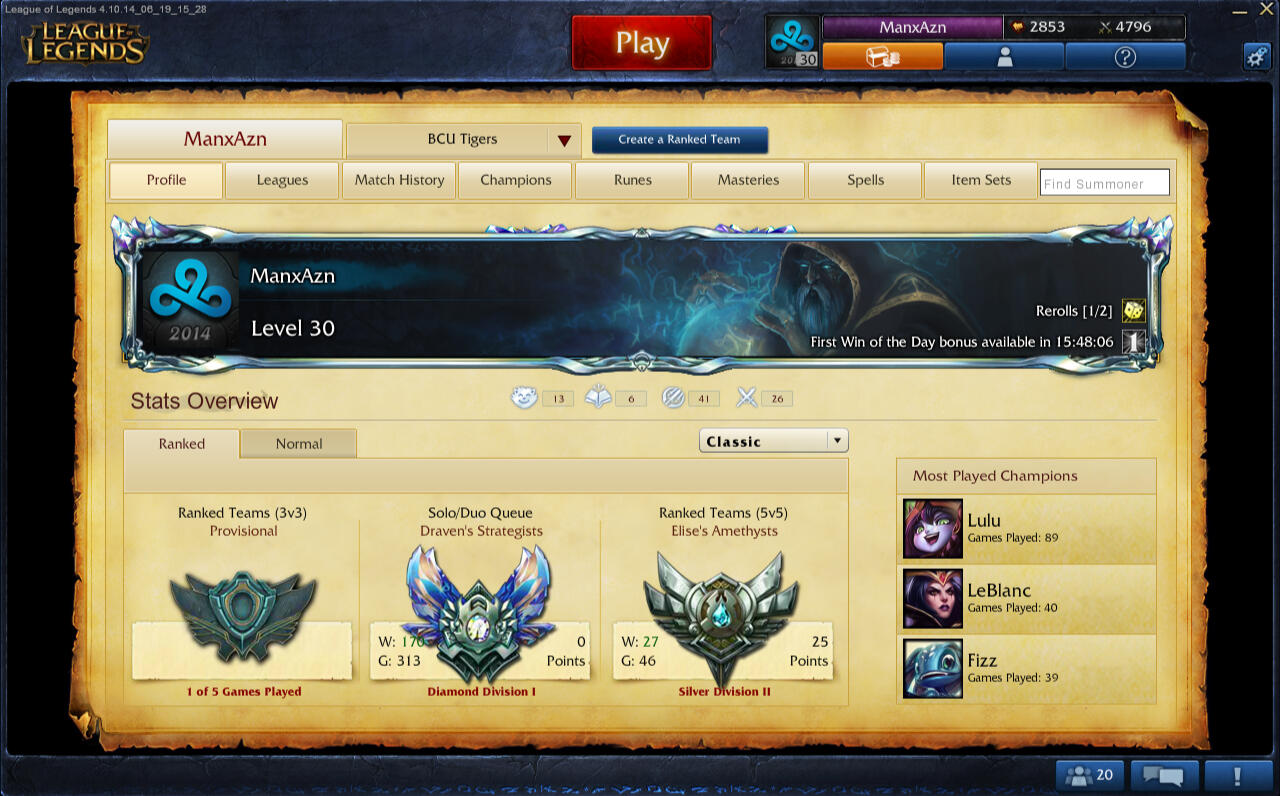Switch to the Ranked stats tab
This screenshot has width=1280, height=796.
[181, 444]
